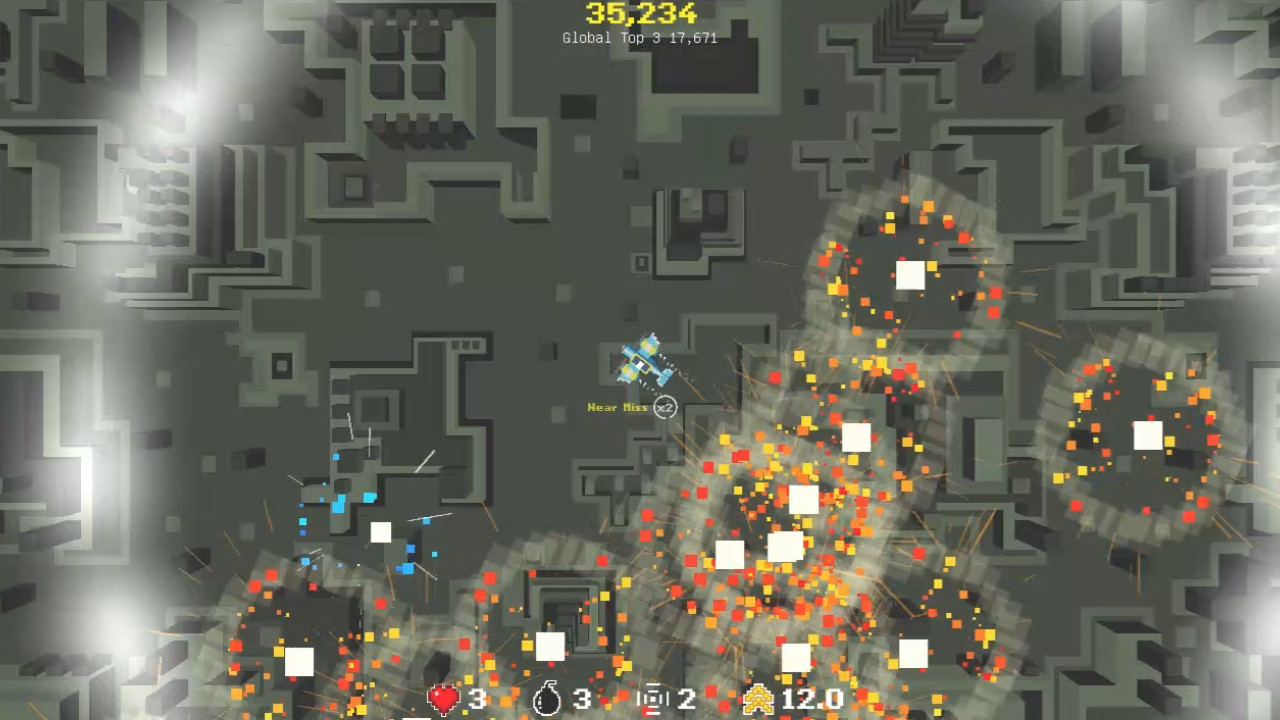The image size is (1280, 720).
Task: Click the Near Miss x2 indicator circle
Action: tap(665, 408)
